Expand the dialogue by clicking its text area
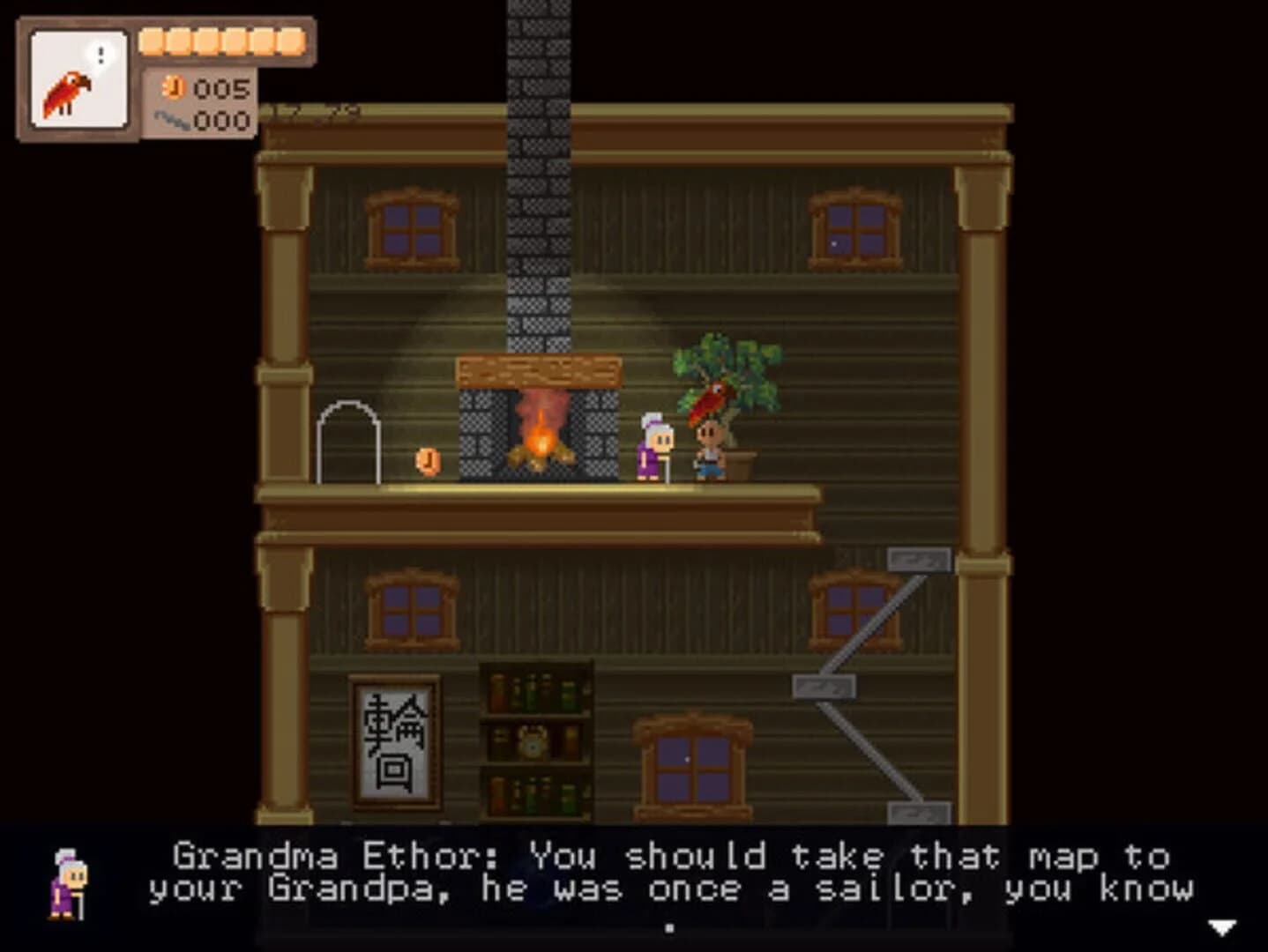Screen dimensions: 1268x952 tap(670, 871)
